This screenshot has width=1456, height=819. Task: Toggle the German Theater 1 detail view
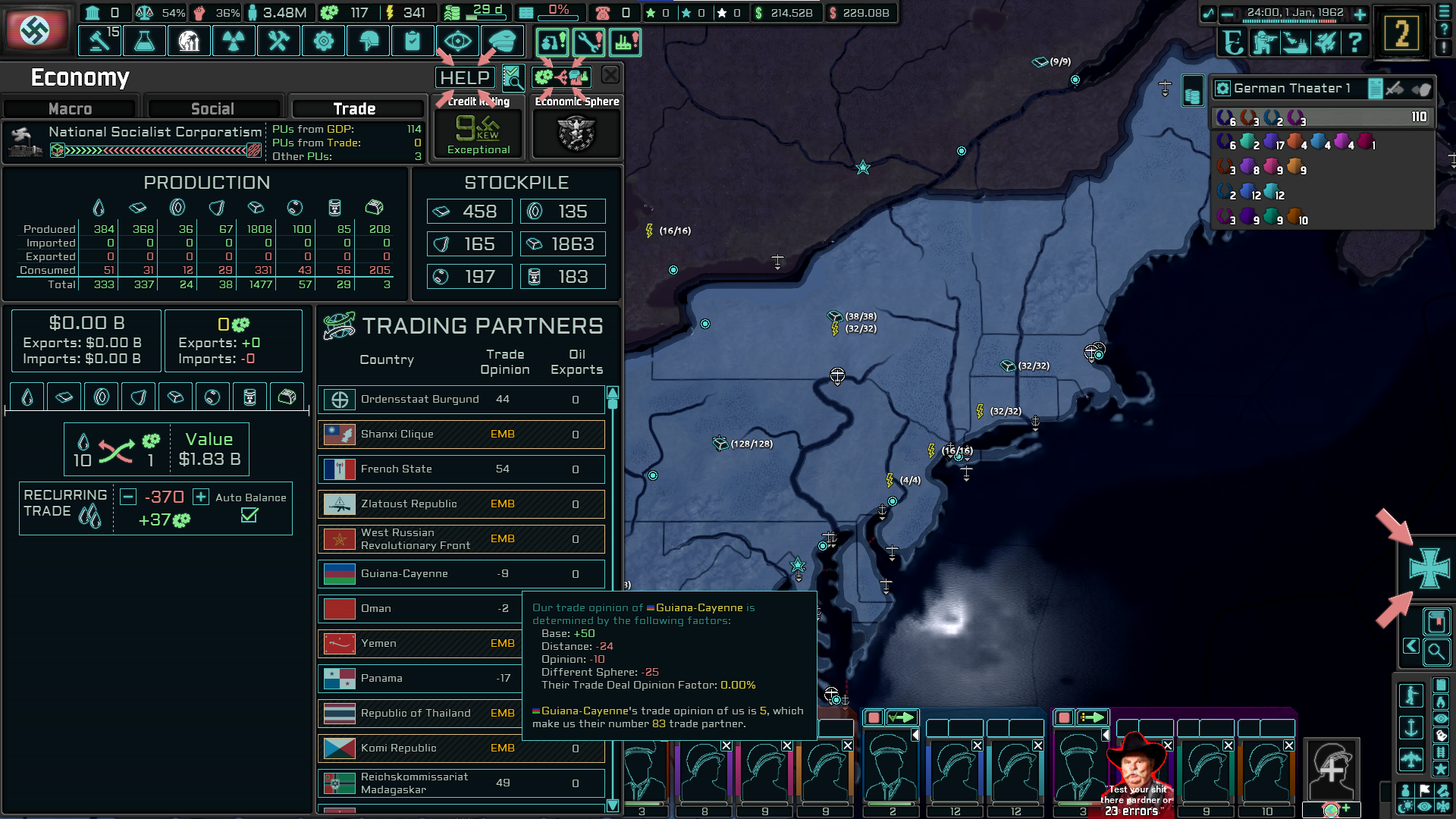pyautogui.click(x=1375, y=88)
